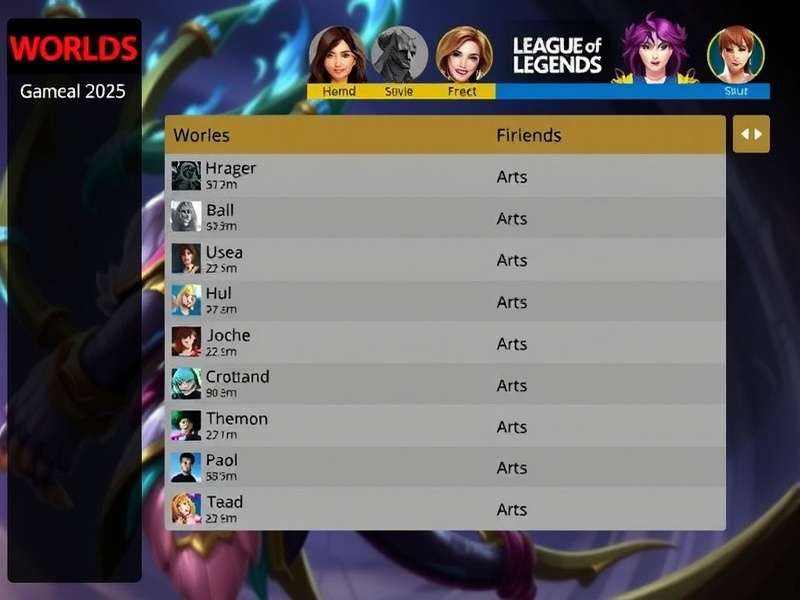Open the Usea list entry

[x=445, y=260]
